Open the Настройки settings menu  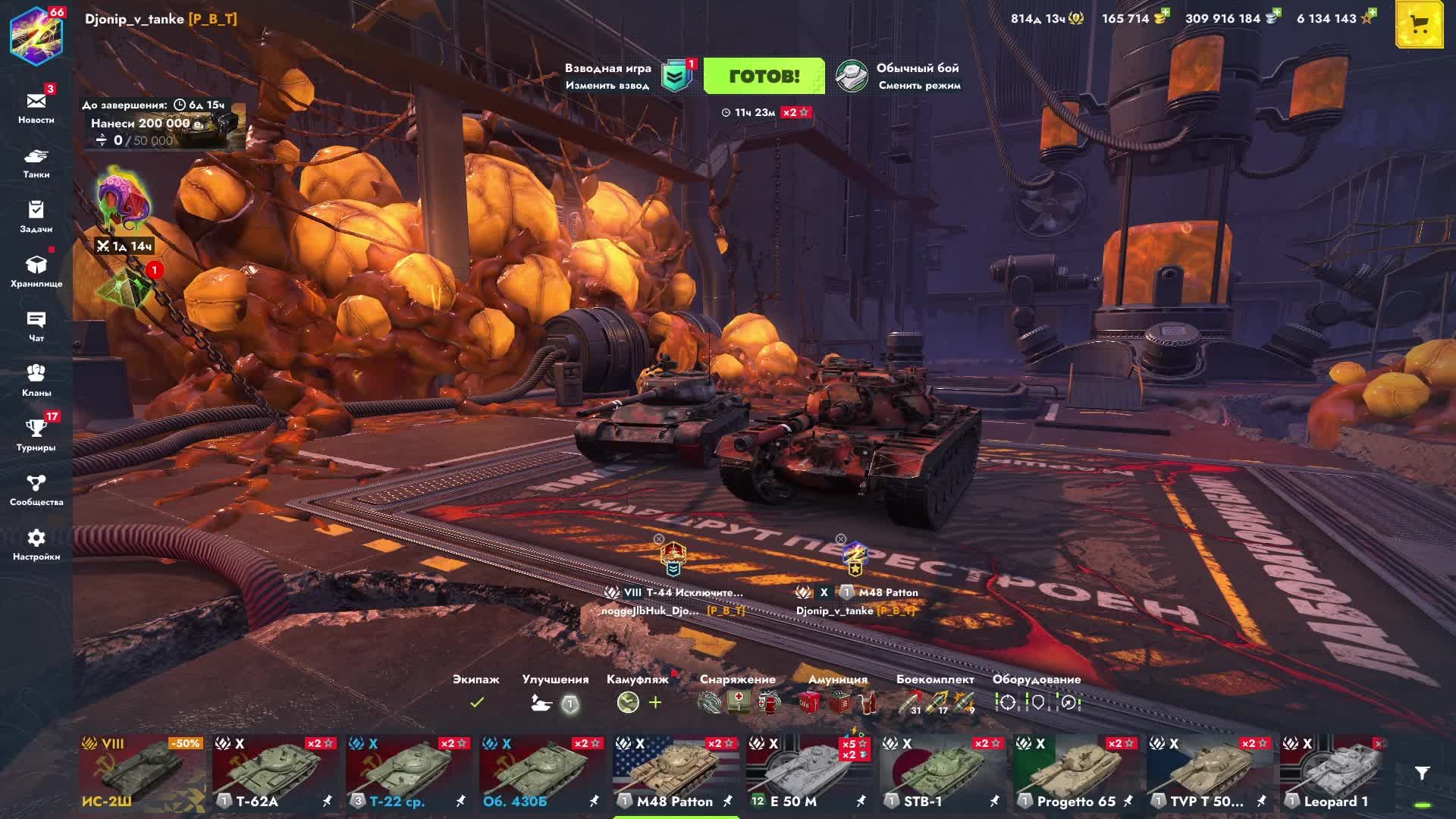pyautogui.click(x=36, y=544)
